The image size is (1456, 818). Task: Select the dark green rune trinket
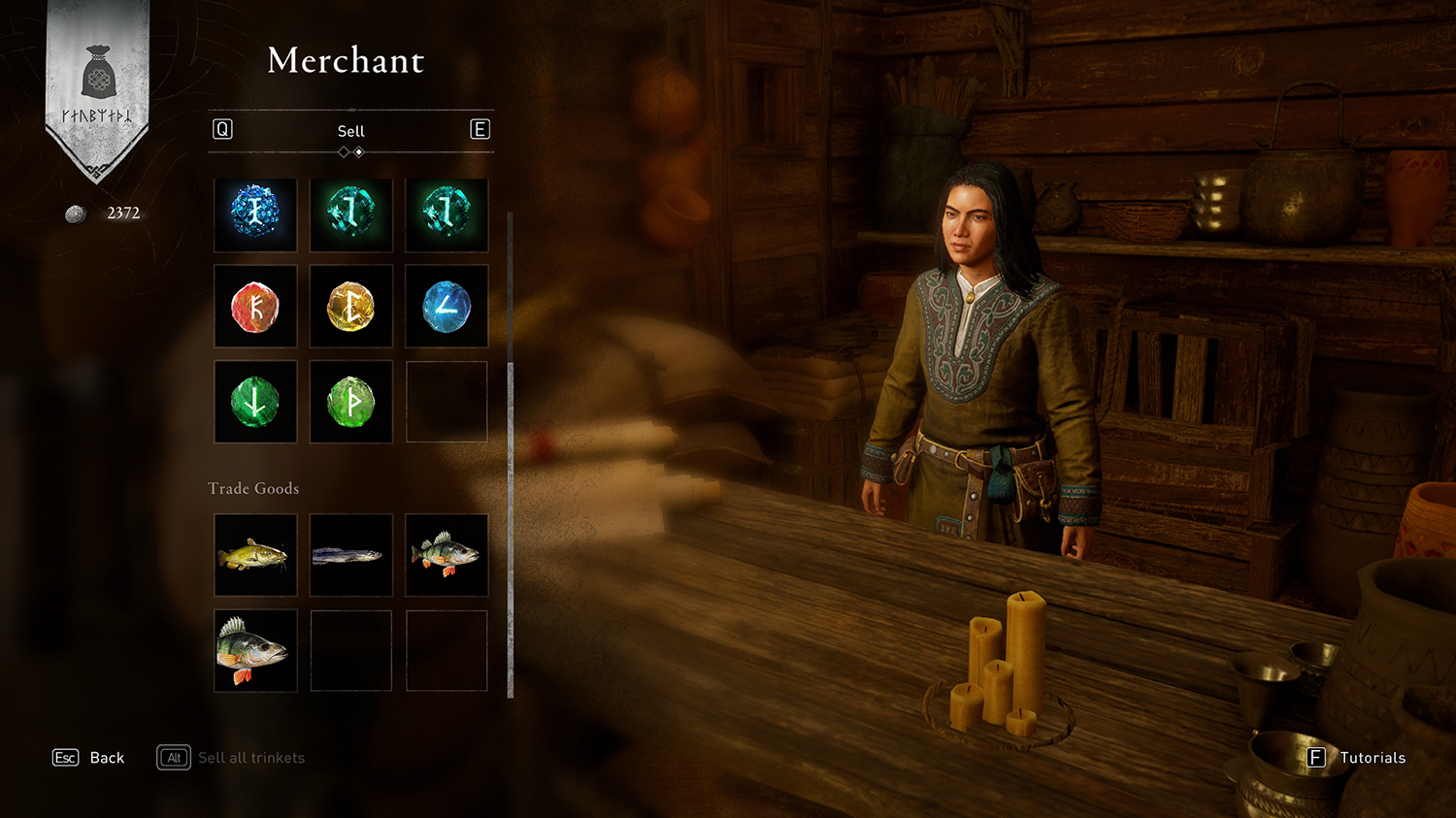255,401
